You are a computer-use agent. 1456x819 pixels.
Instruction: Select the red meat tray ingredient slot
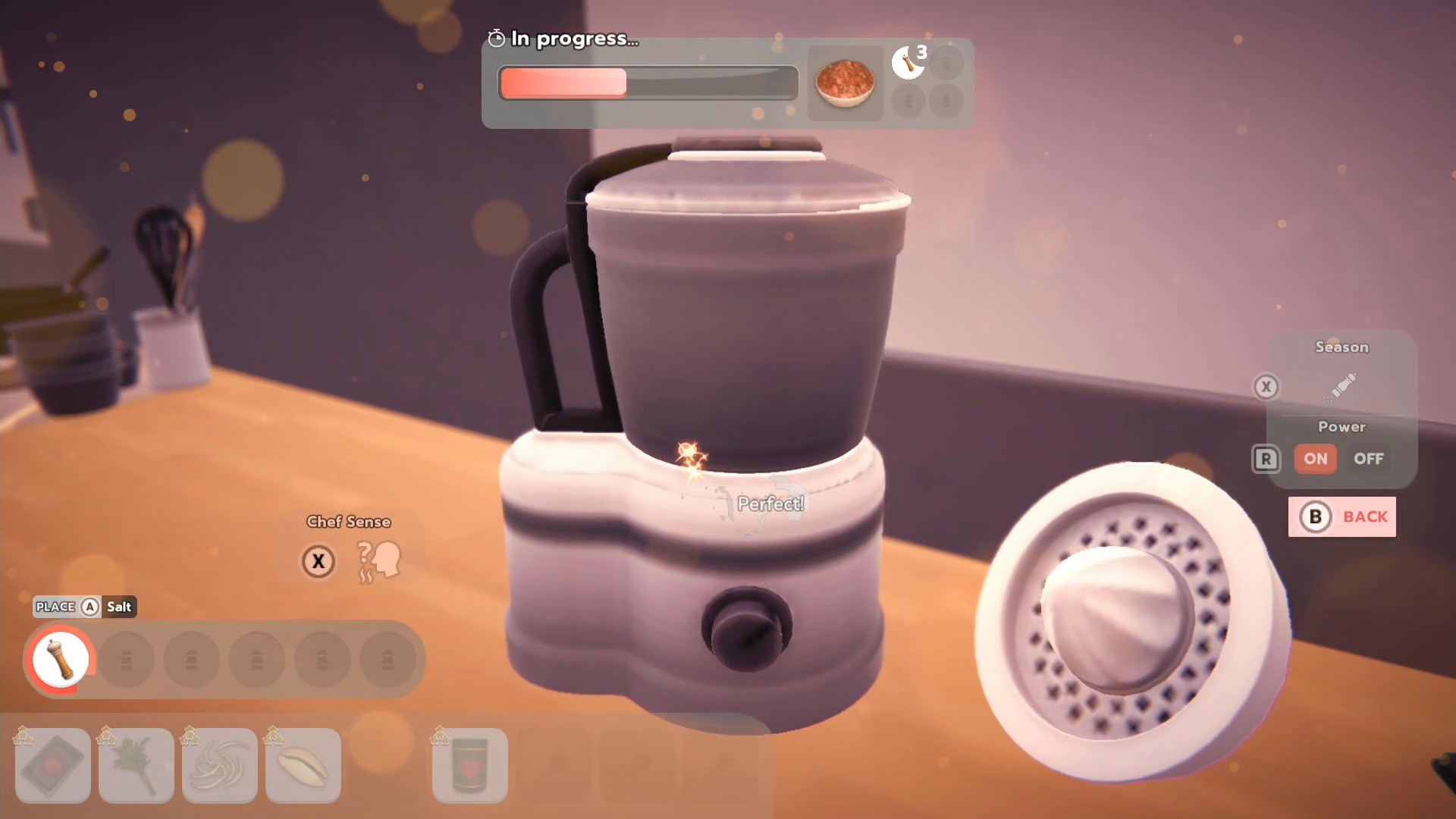[53, 765]
